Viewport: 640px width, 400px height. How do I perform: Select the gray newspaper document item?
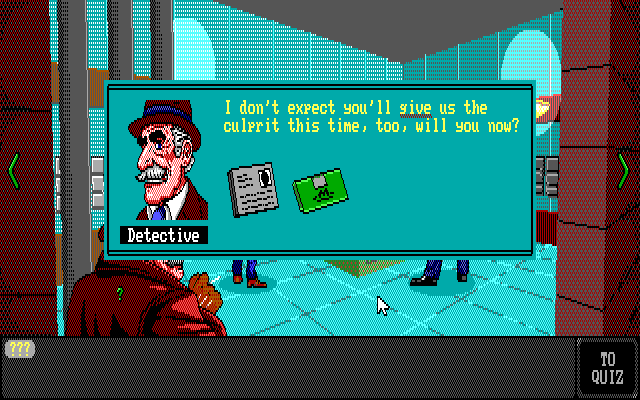255,188
